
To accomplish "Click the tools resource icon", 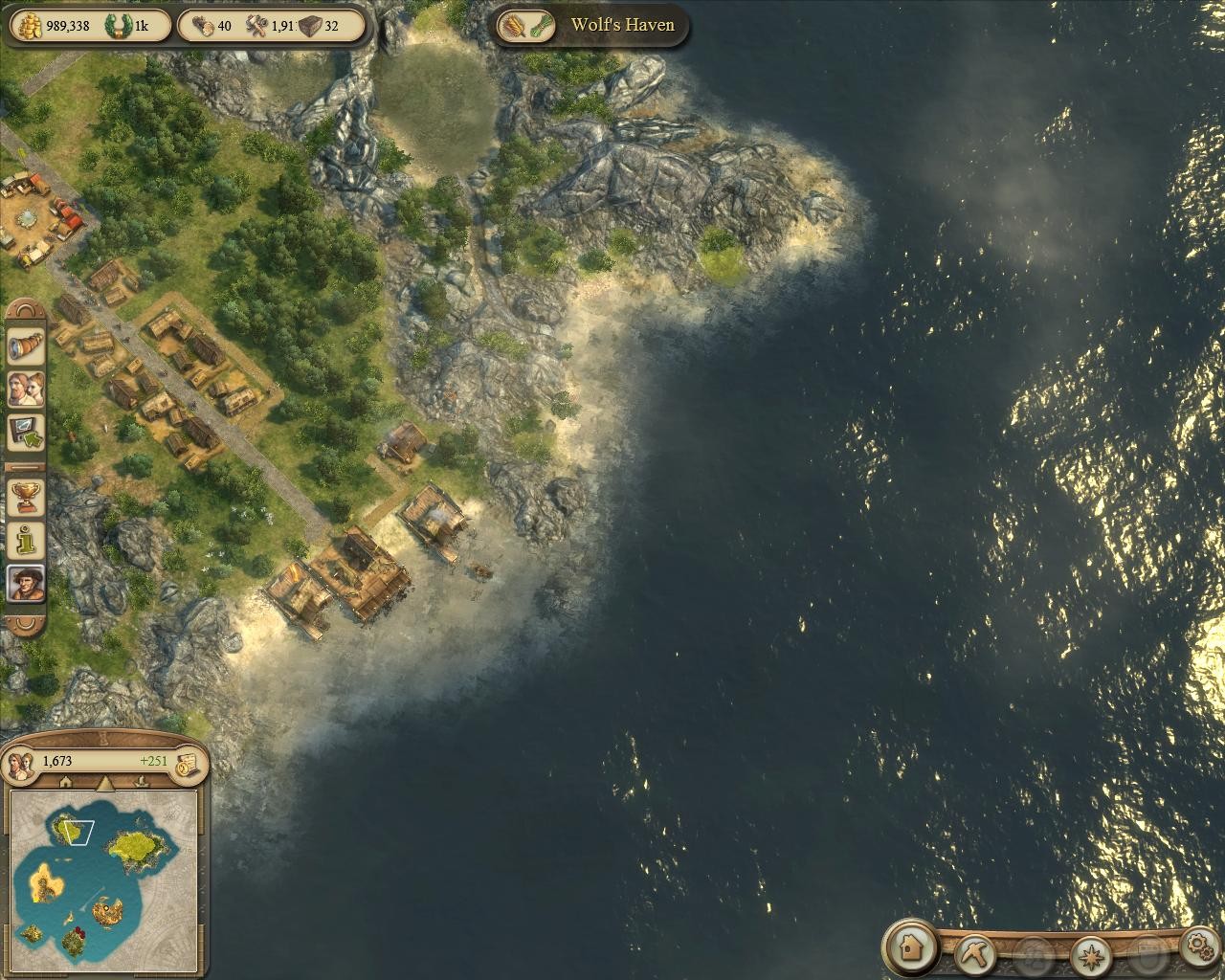I will [x=258, y=26].
